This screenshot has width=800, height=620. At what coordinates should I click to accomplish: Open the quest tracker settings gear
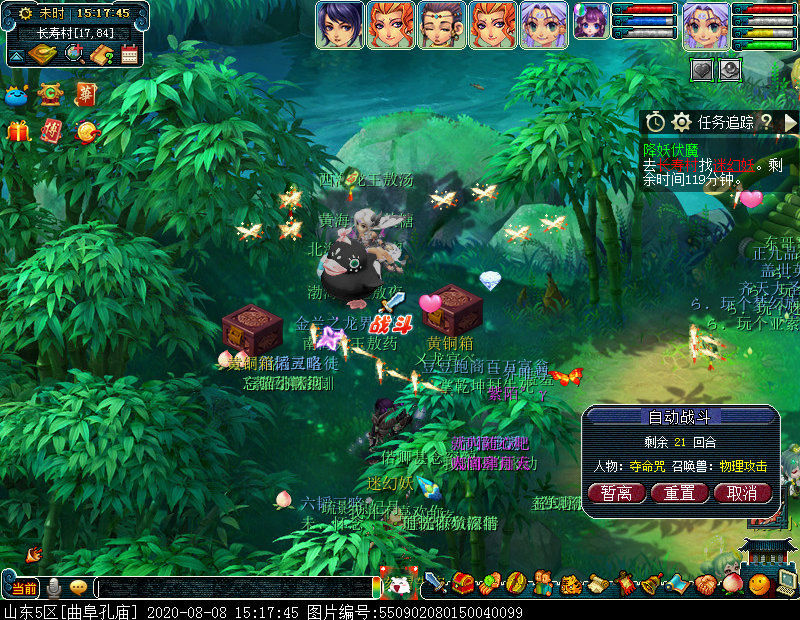682,122
